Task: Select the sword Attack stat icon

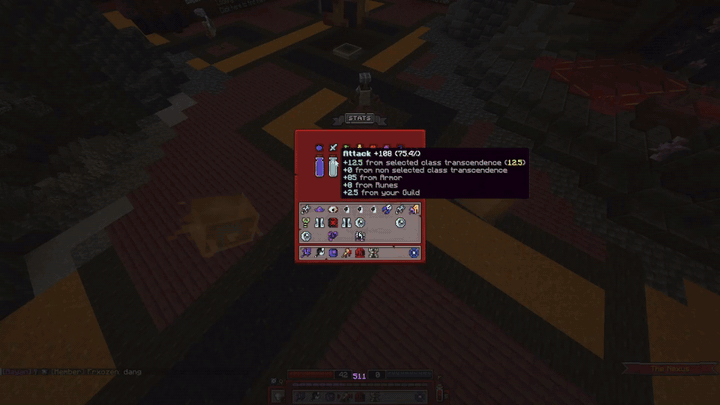Action: [334, 149]
